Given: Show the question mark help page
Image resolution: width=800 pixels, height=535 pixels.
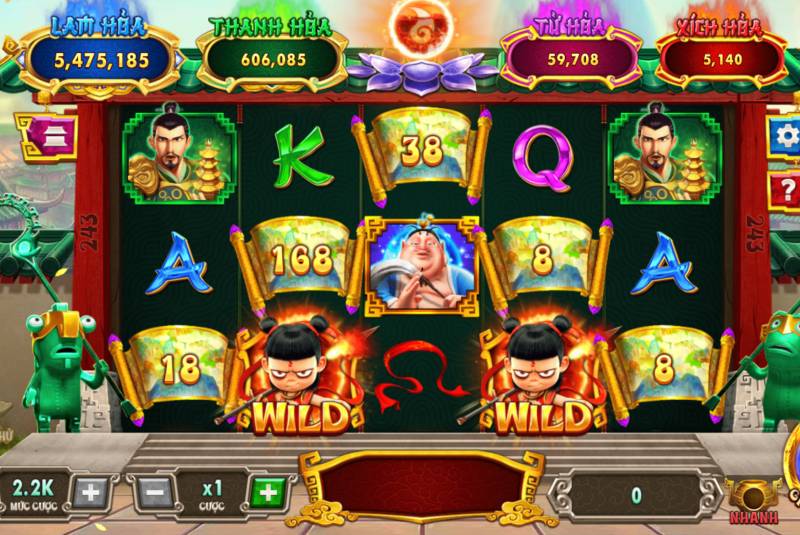Looking at the screenshot, I should (x=783, y=189).
